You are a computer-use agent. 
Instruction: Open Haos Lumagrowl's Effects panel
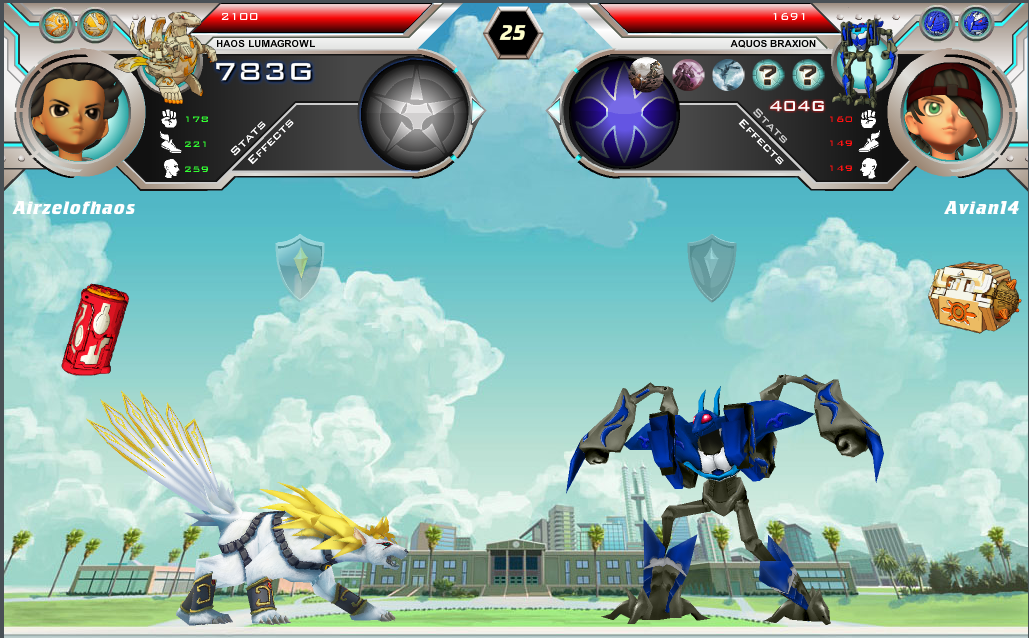pos(271,142)
